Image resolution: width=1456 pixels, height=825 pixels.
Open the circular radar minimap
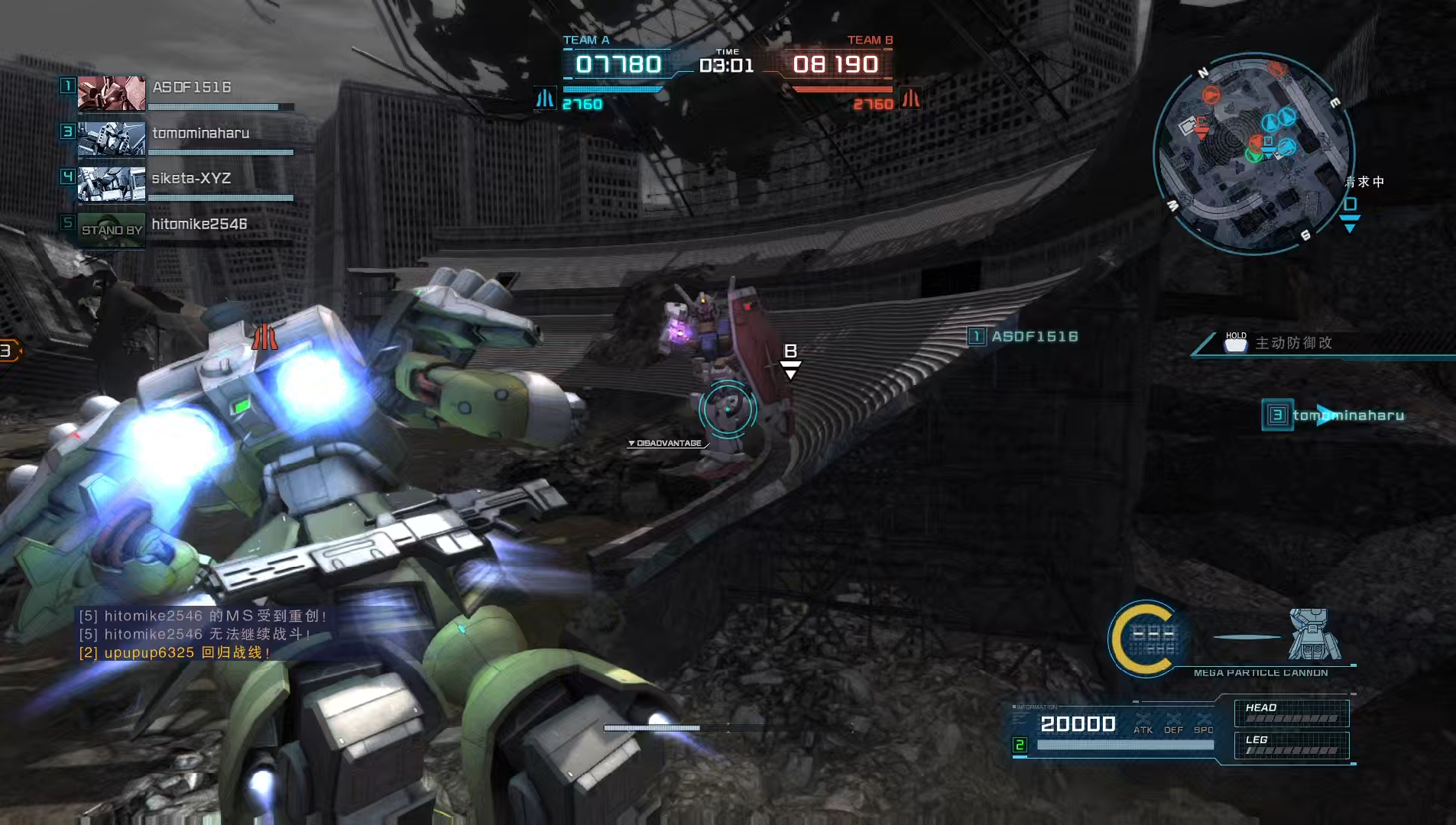1253,153
